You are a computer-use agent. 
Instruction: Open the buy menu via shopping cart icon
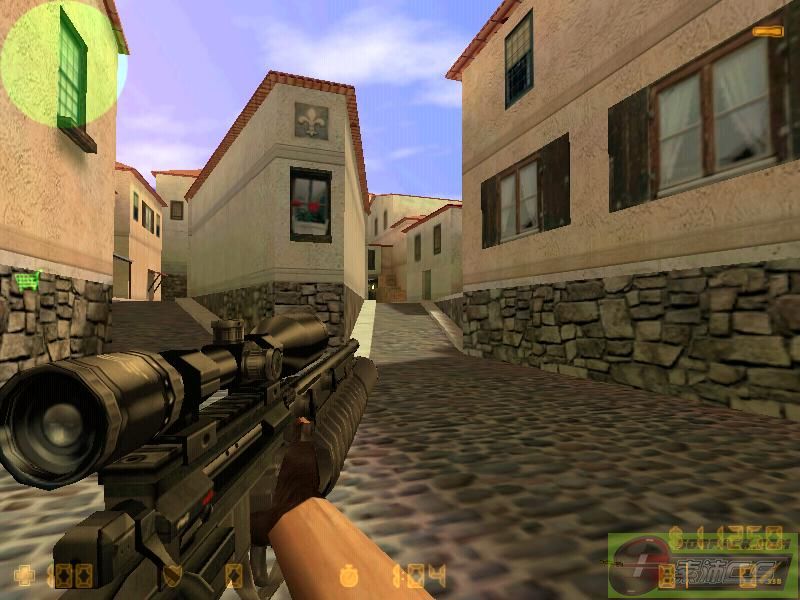tap(27, 279)
